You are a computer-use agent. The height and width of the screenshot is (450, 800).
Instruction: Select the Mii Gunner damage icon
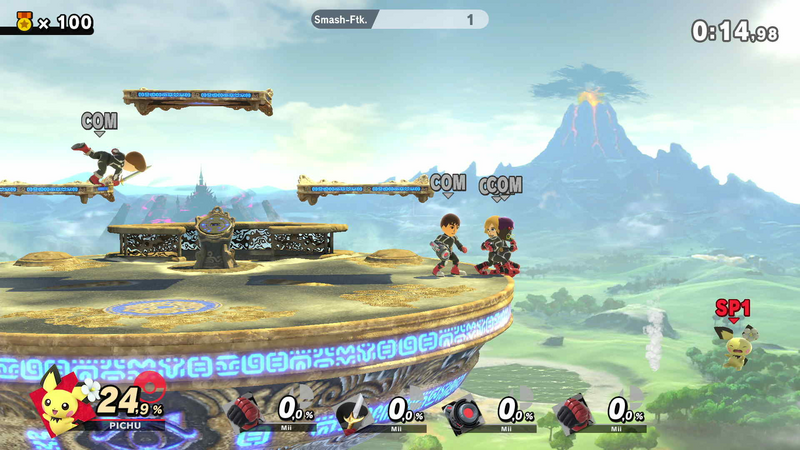coord(463,410)
